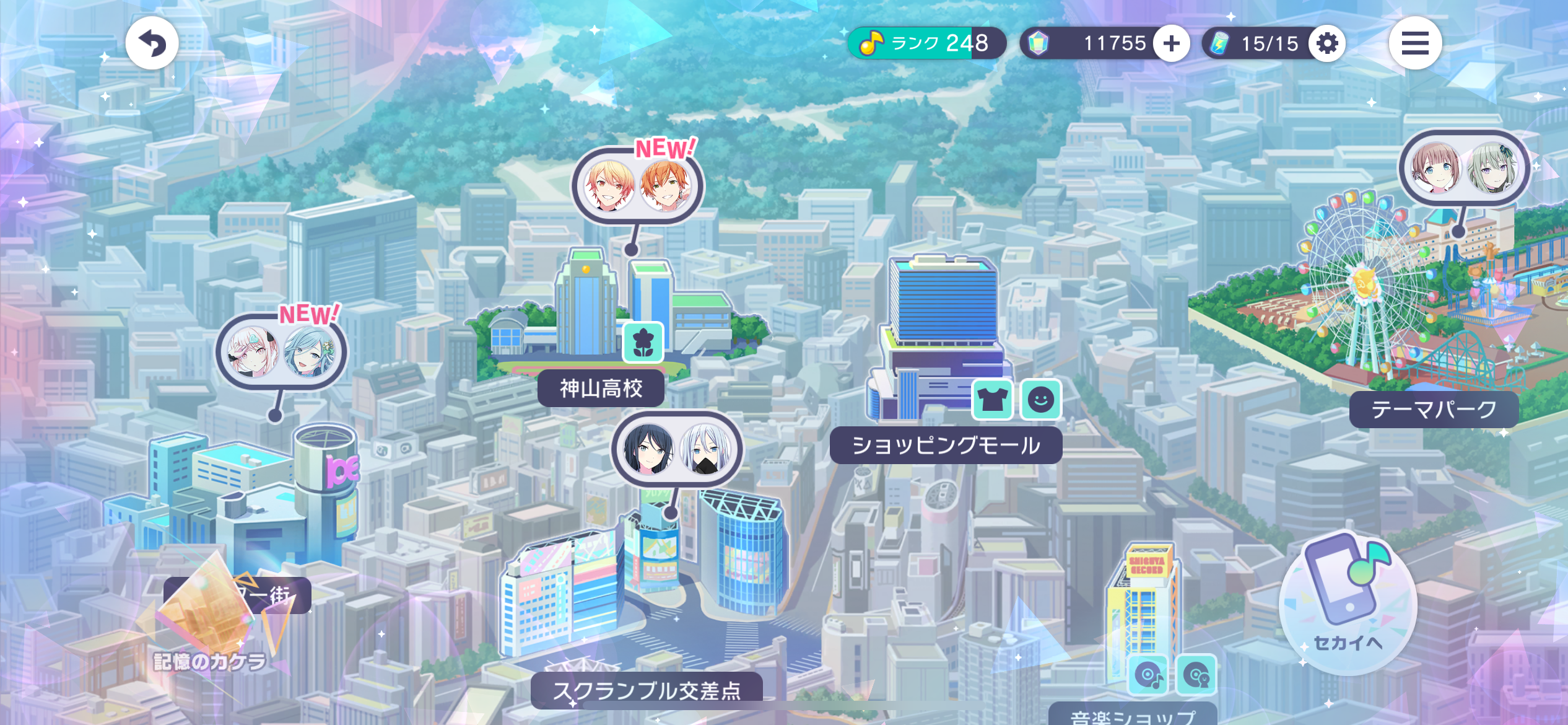Enter the ショッピングモール location
This screenshot has height=725, width=1568.
point(945,446)
